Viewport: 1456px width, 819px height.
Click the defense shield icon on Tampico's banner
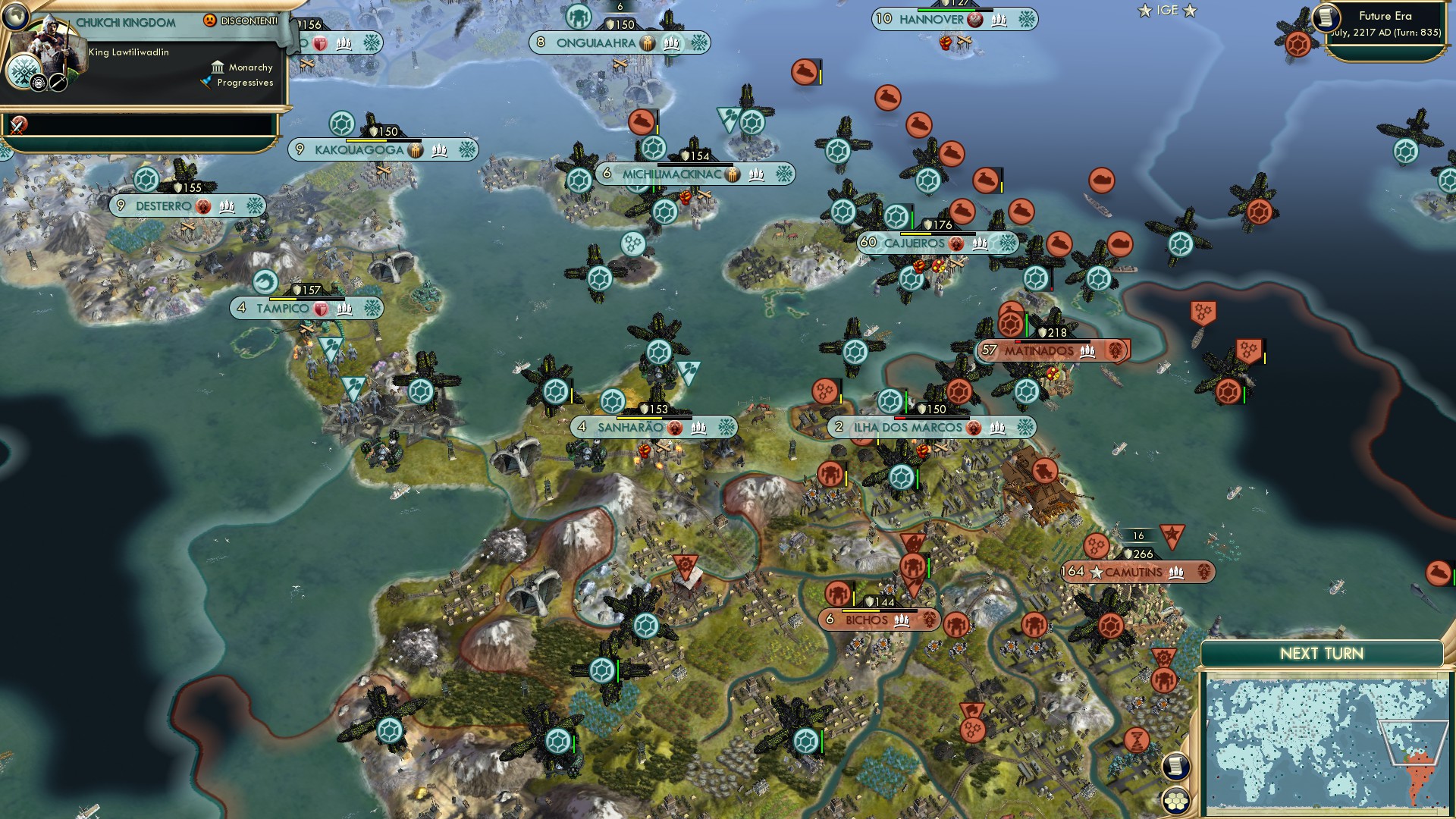pyautogui.click(x=319, y=309)
